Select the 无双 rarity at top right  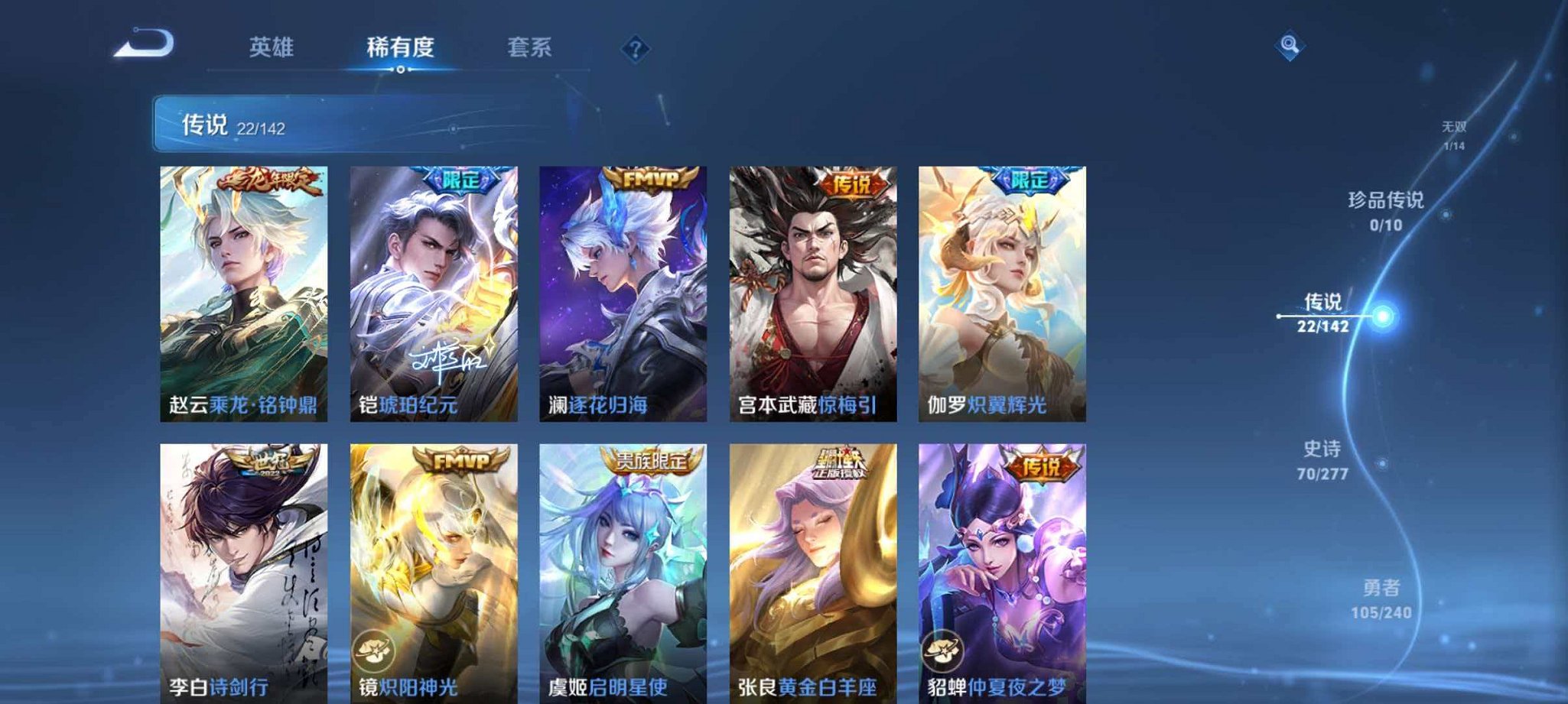[x=1451, y=130]
